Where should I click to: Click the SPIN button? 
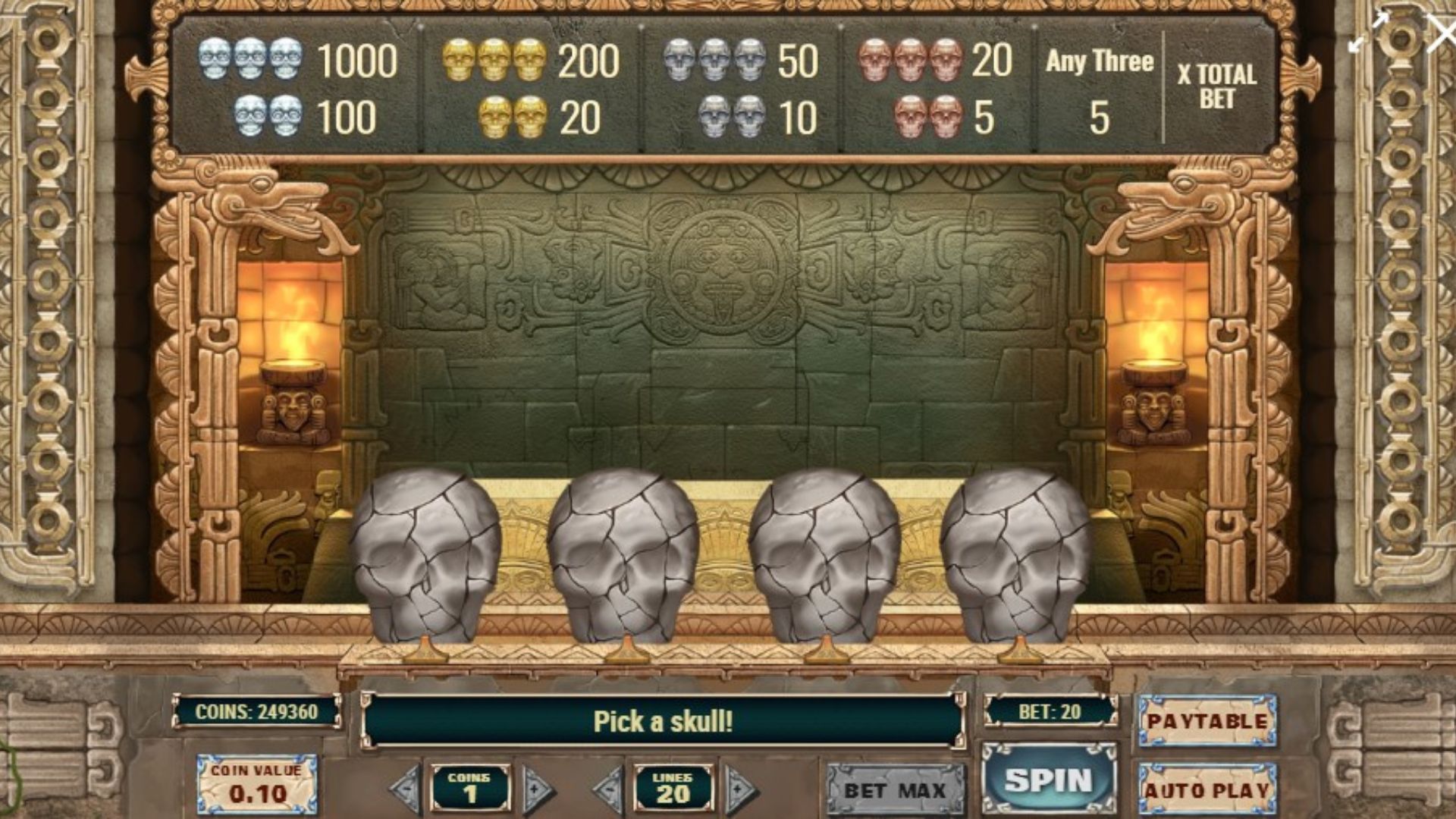[1049, 780]
